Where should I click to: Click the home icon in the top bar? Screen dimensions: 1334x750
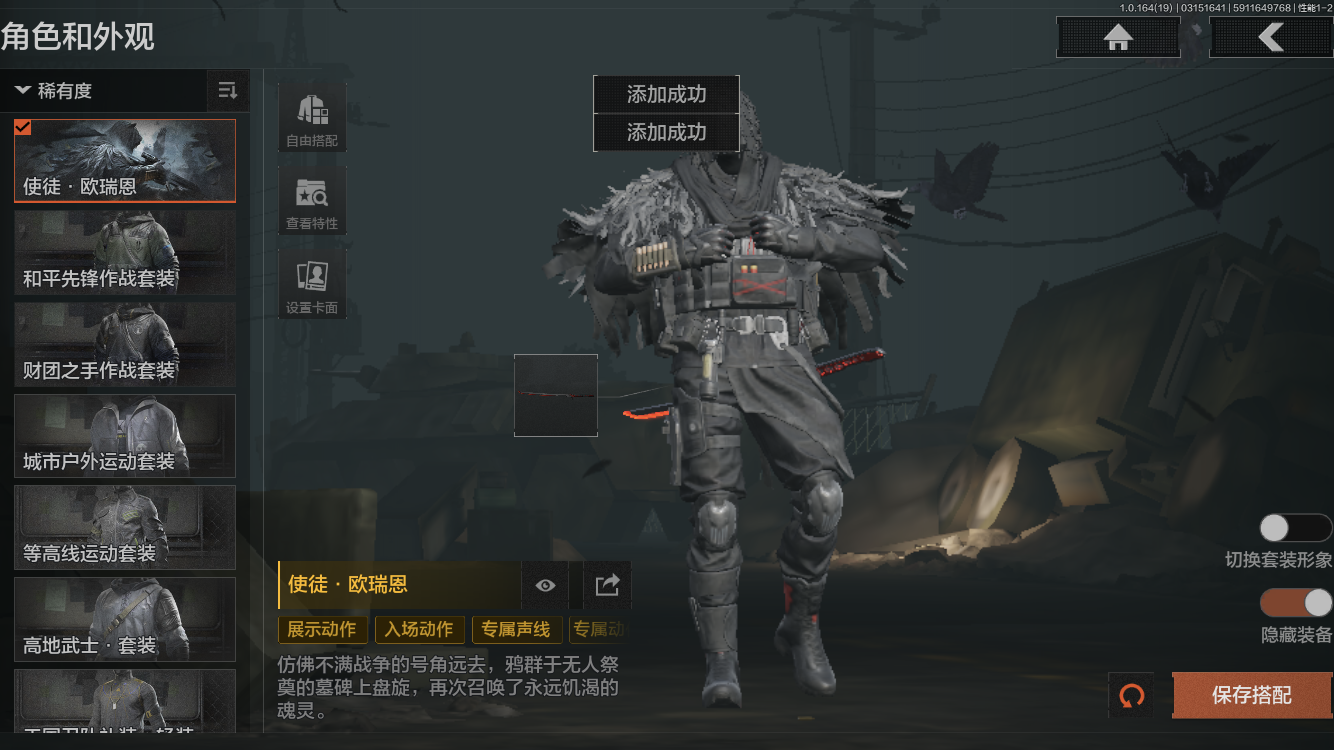tap(1117, 37)
